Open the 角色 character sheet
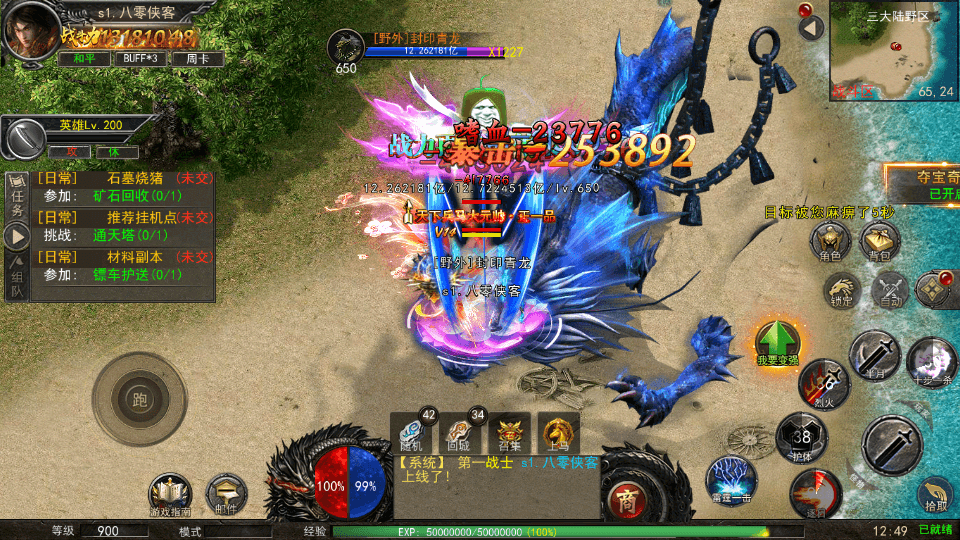Image resolution: width=960 pixels, height=540 pixels. (829, 241)
